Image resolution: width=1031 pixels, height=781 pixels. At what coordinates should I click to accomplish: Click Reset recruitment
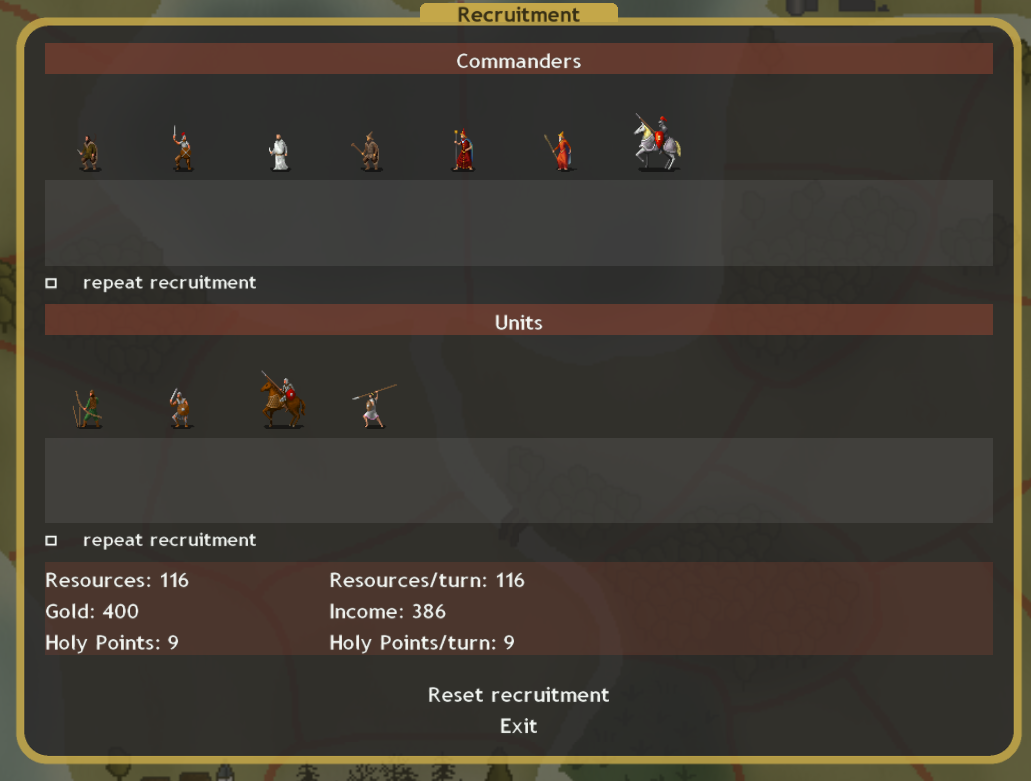[518, 695]
